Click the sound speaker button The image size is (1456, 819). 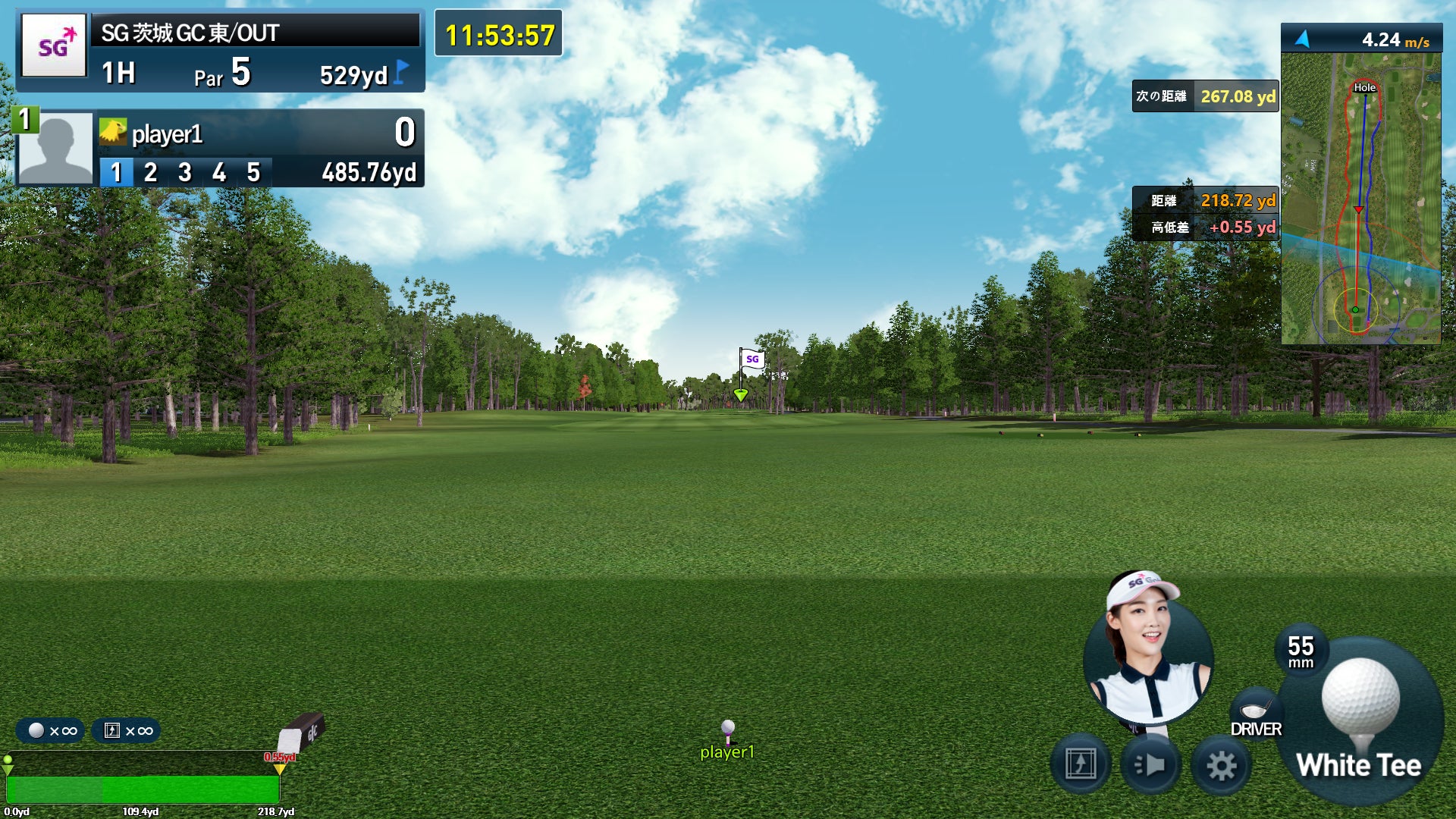click(1150, 765)
